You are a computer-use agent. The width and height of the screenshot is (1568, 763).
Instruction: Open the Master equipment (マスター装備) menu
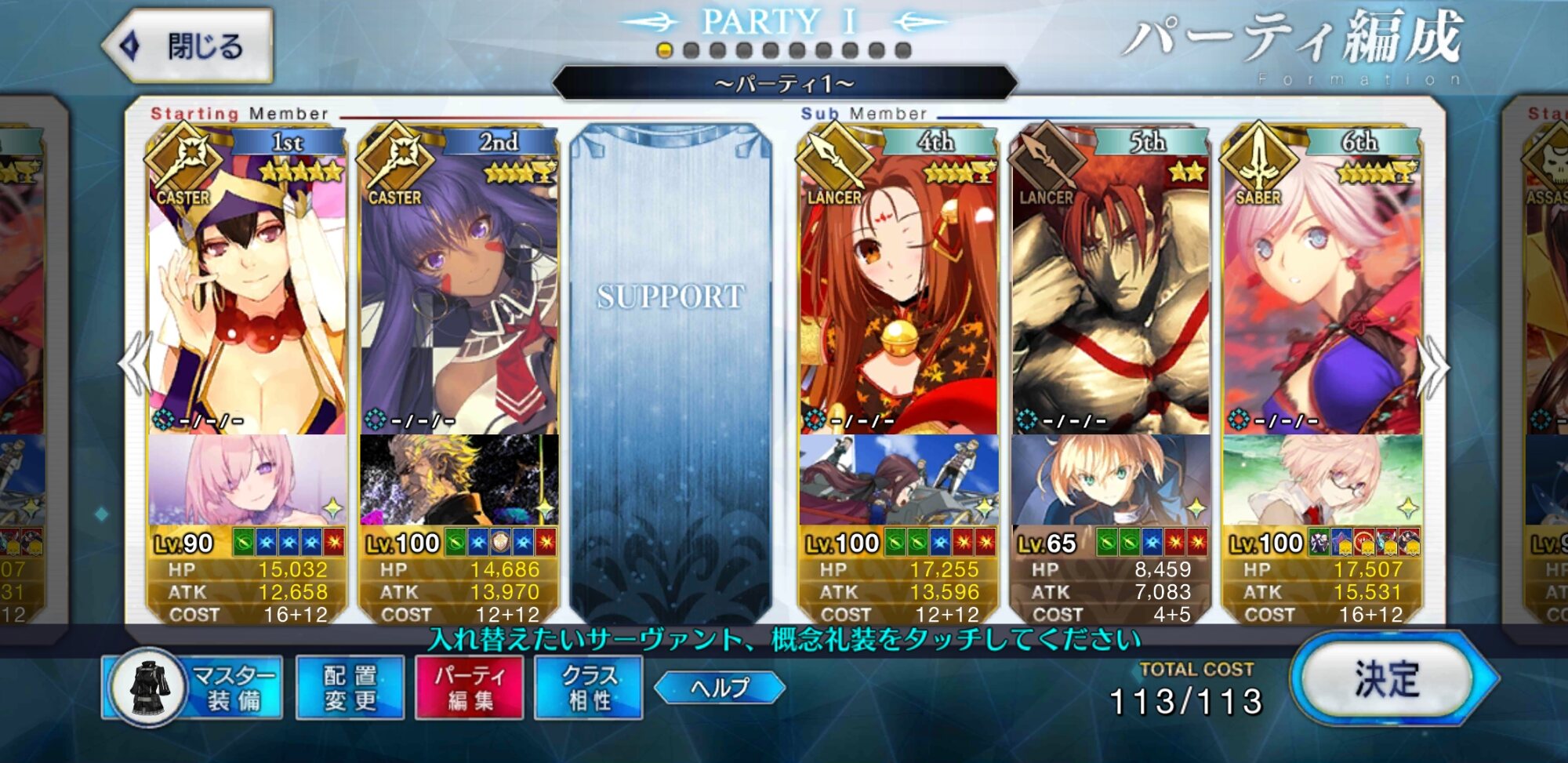point(193,688)
